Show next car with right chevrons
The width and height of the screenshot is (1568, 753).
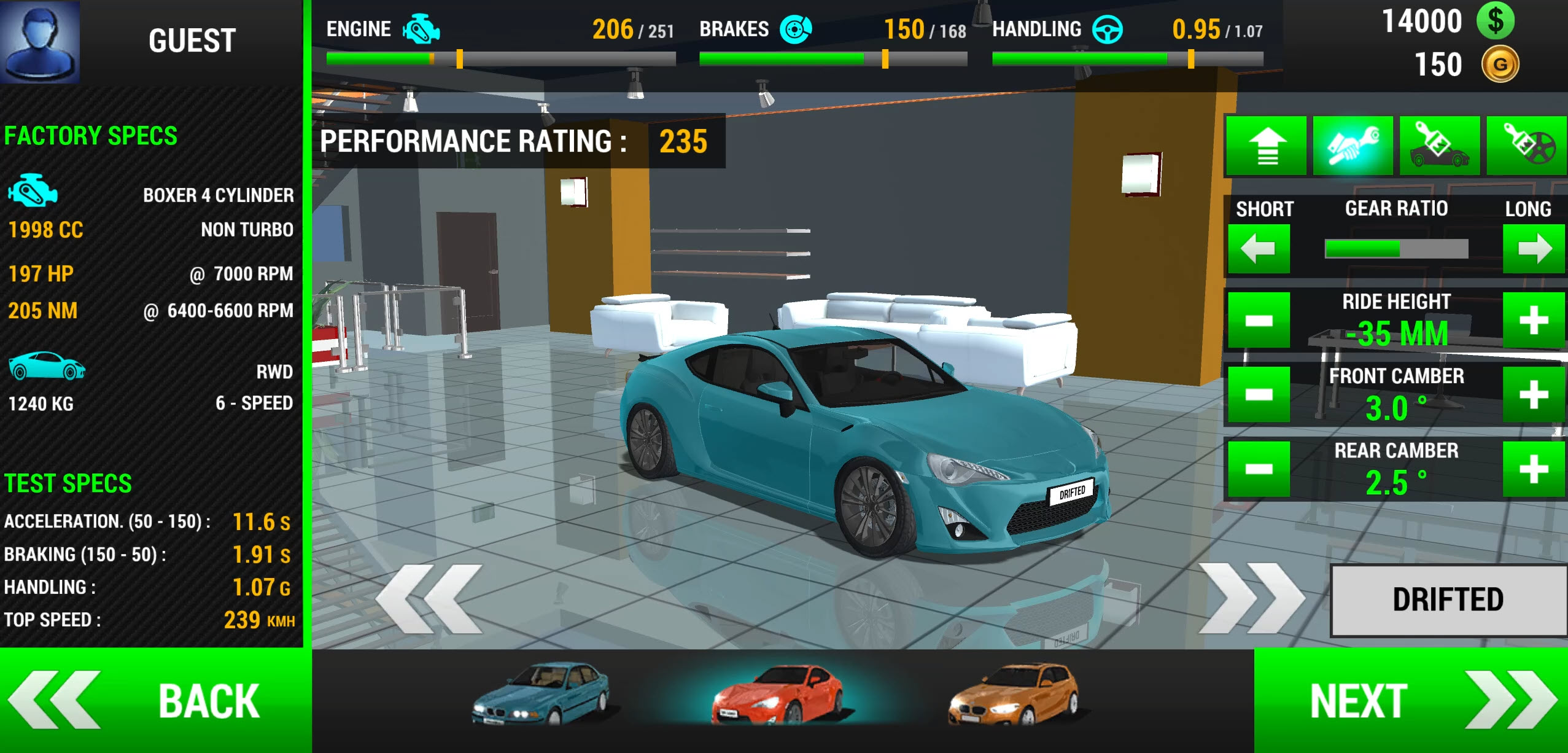pos(1251,599)
